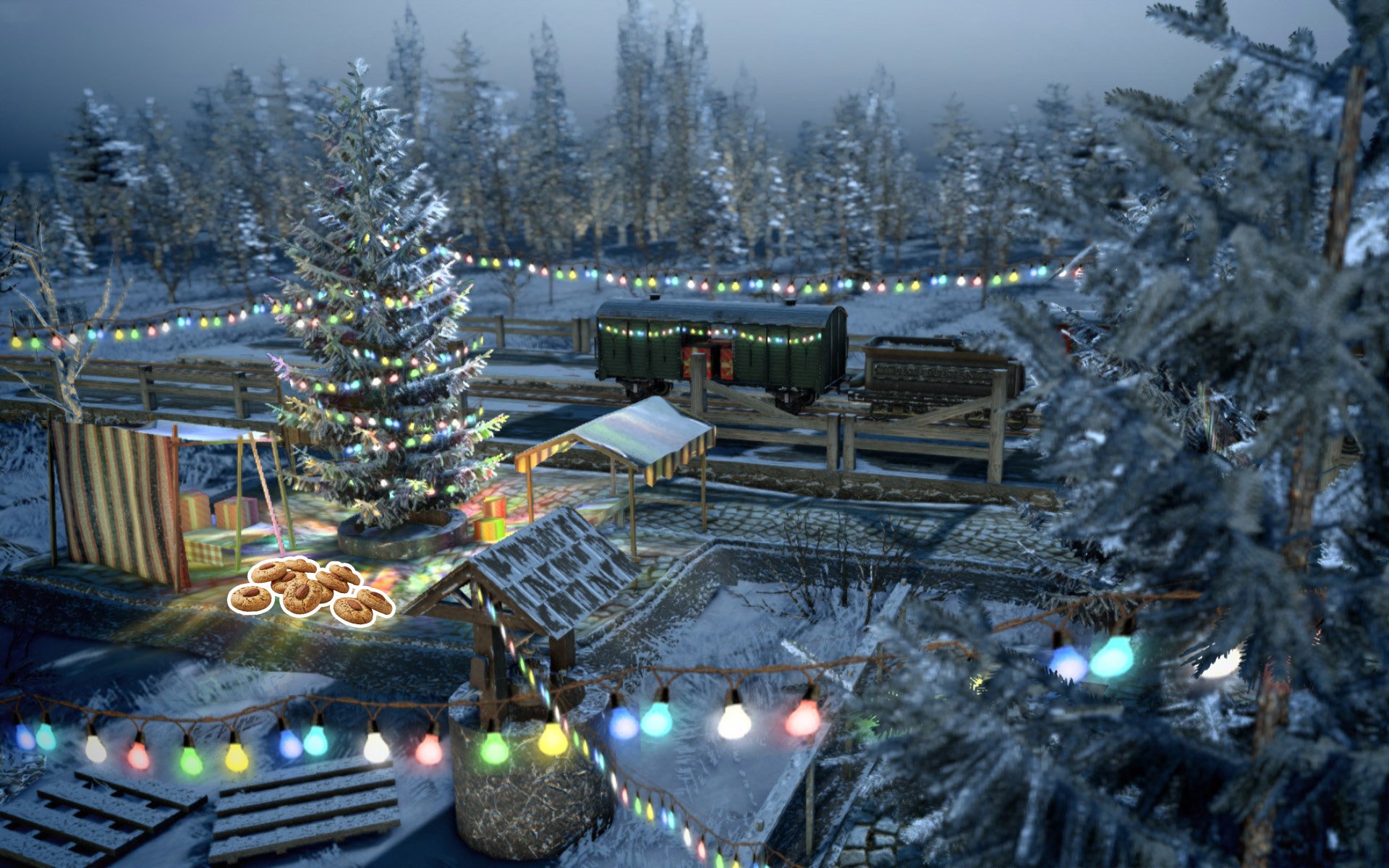Viewport: 1389px width, 868px height.
Task: Click the outlined pile of cookies
Action: click(310, 590)
